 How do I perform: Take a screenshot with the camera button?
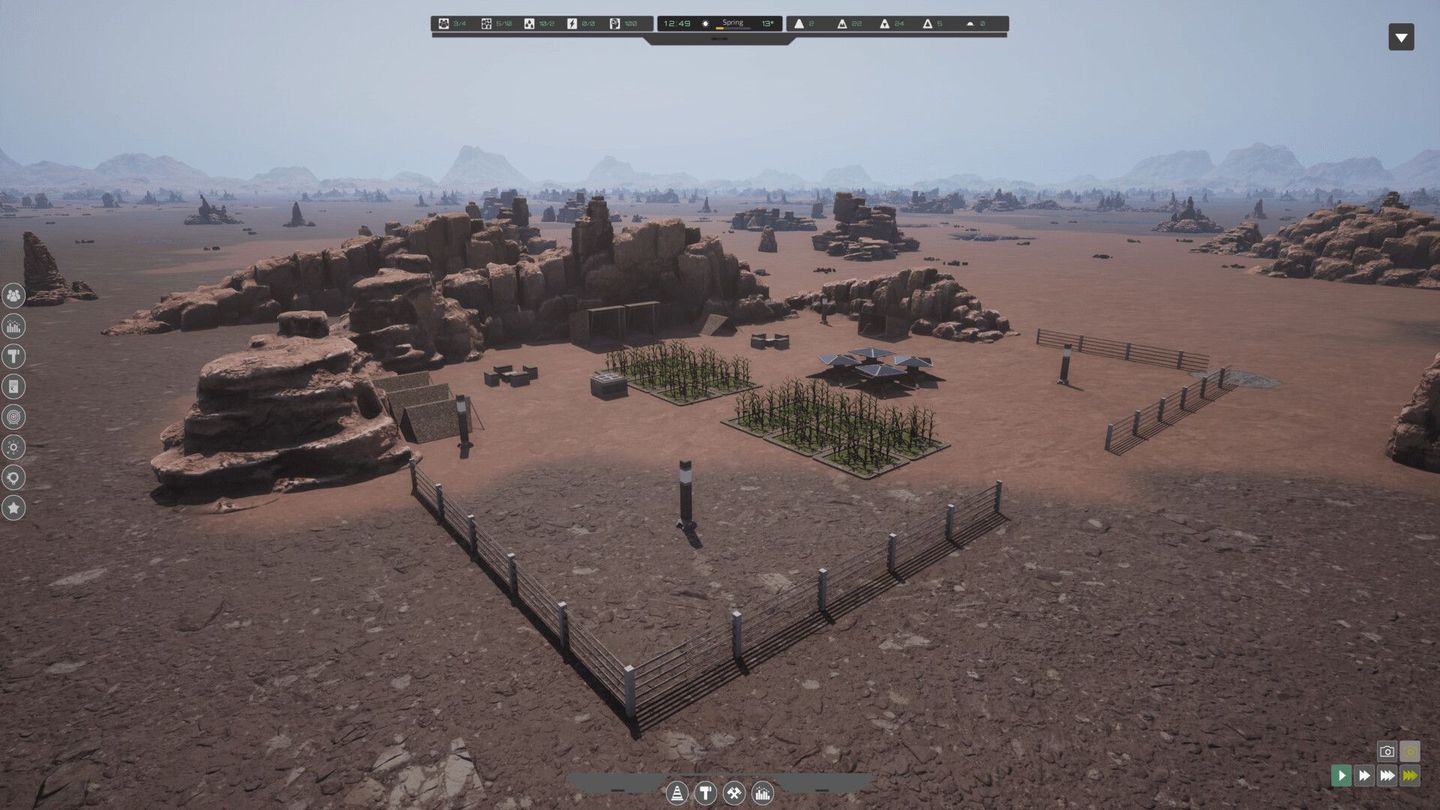(1386, 751)
